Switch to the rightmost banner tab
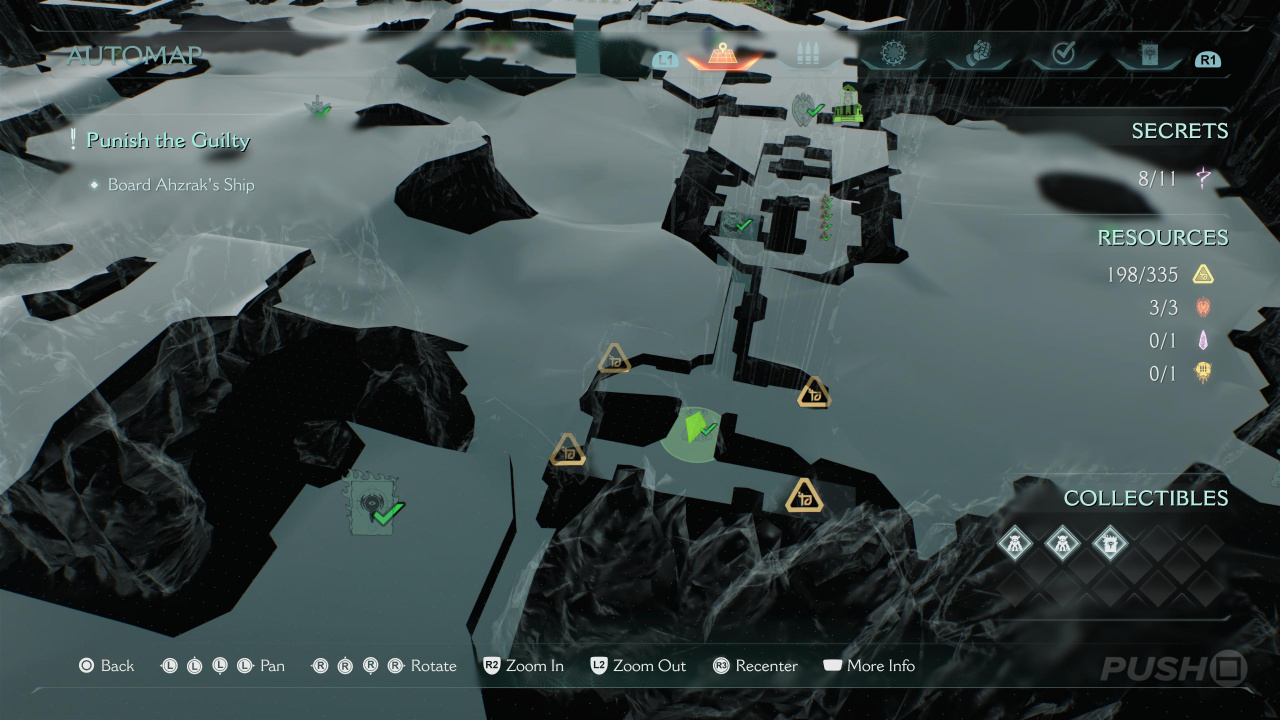 1148,55
